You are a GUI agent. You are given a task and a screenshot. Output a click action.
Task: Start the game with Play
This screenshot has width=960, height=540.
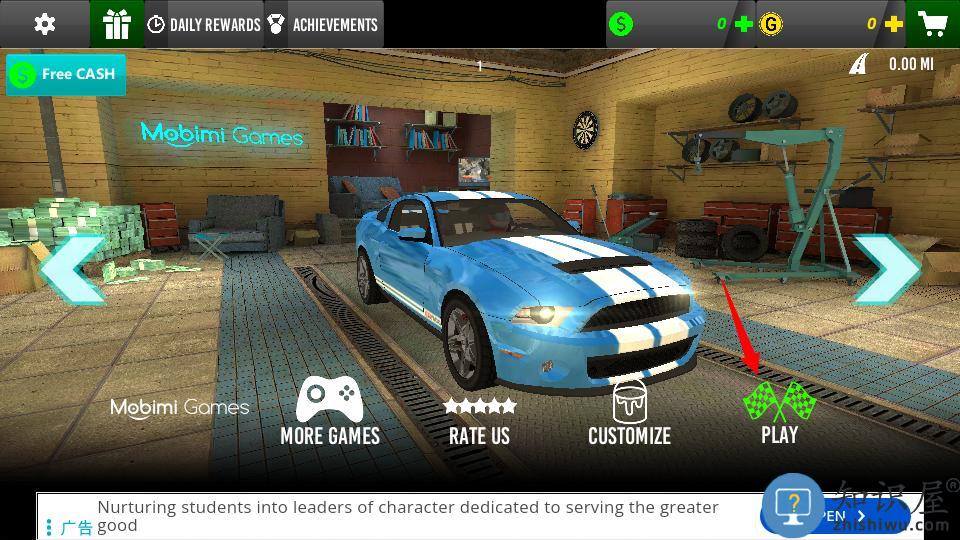pyautogui.click(x=779, y=412)
